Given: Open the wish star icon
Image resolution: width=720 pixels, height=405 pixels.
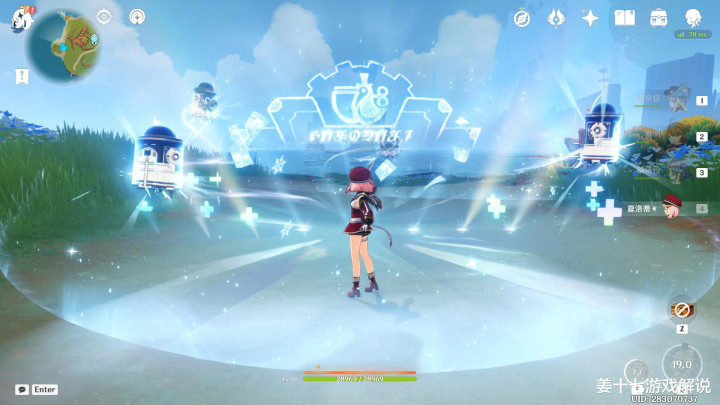Looking at the screenshot, I should [590, 18].
